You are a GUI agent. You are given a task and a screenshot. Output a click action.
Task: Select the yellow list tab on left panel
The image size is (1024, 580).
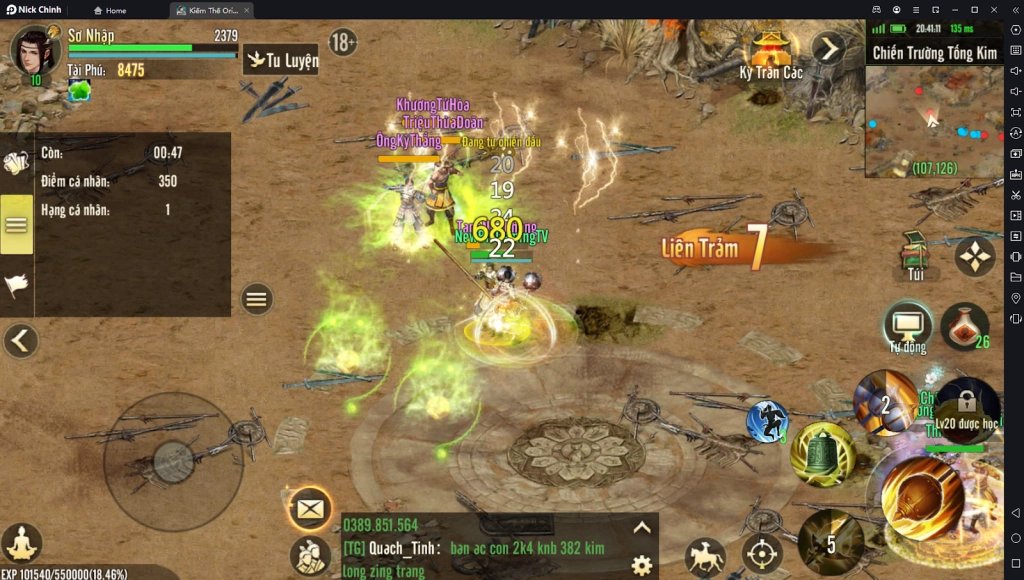tap(16, 224)
